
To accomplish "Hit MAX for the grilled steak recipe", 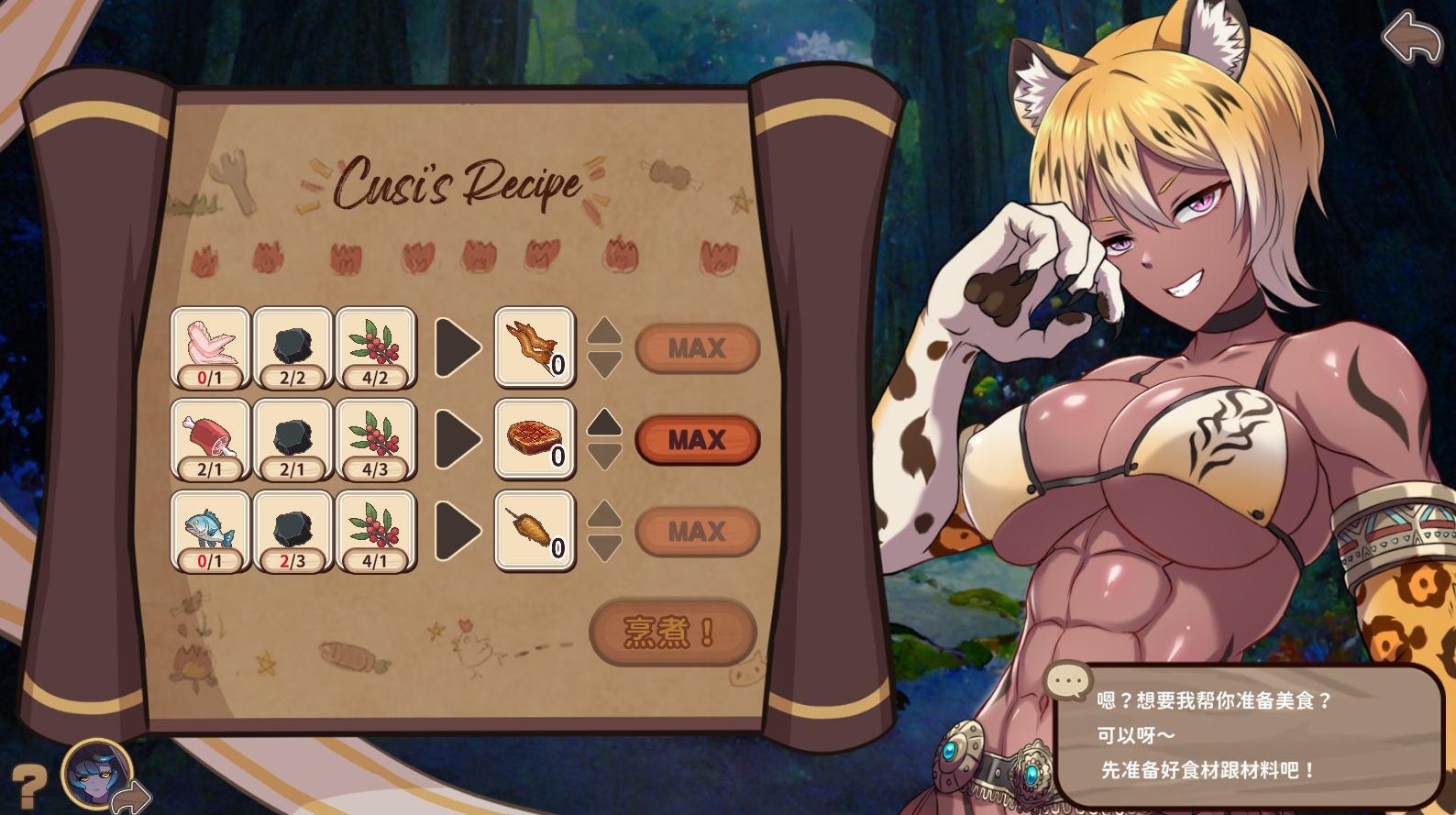I will pyautogui.click(x=697, y=440).
